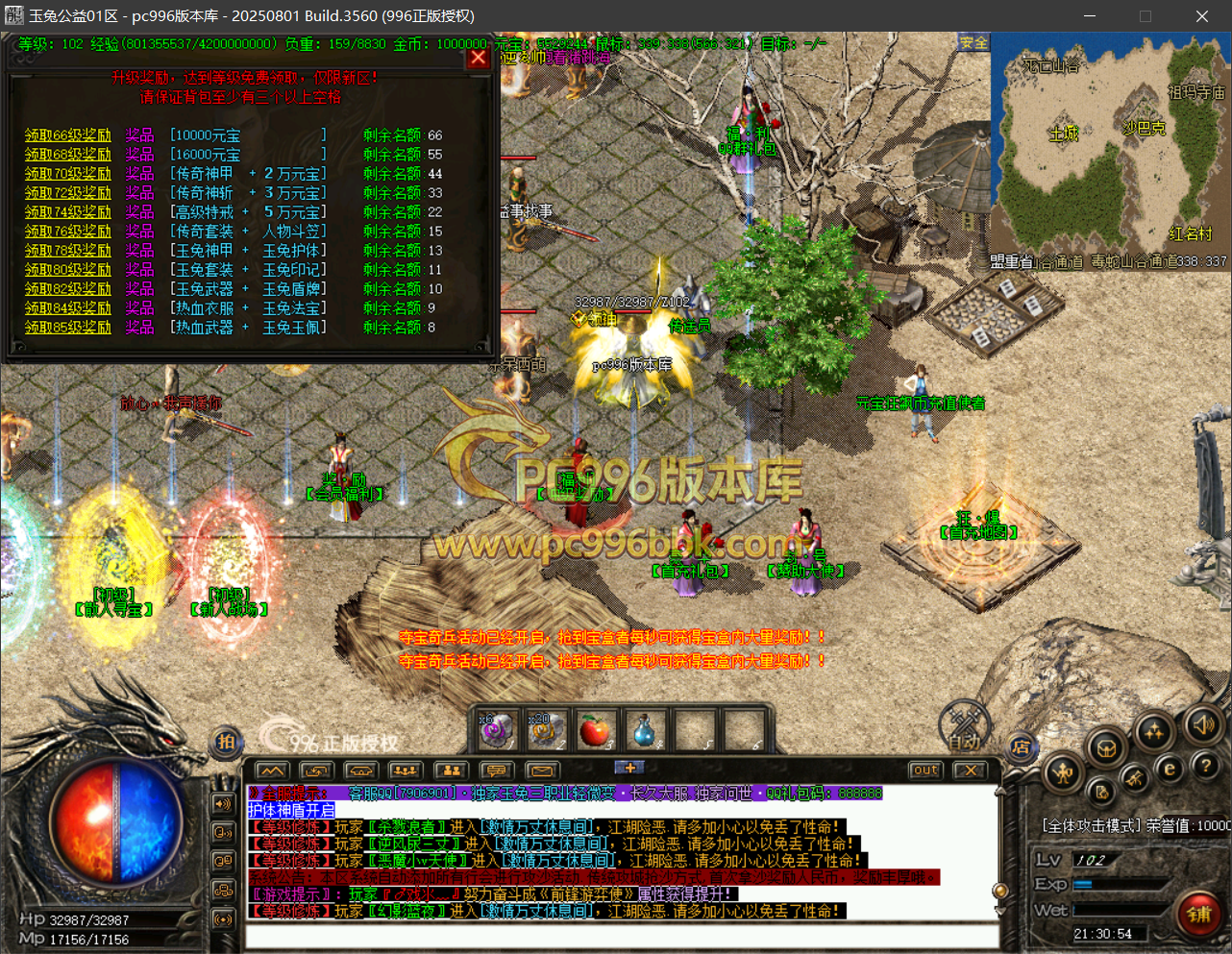Close the level reward panel

pos(478,58)
